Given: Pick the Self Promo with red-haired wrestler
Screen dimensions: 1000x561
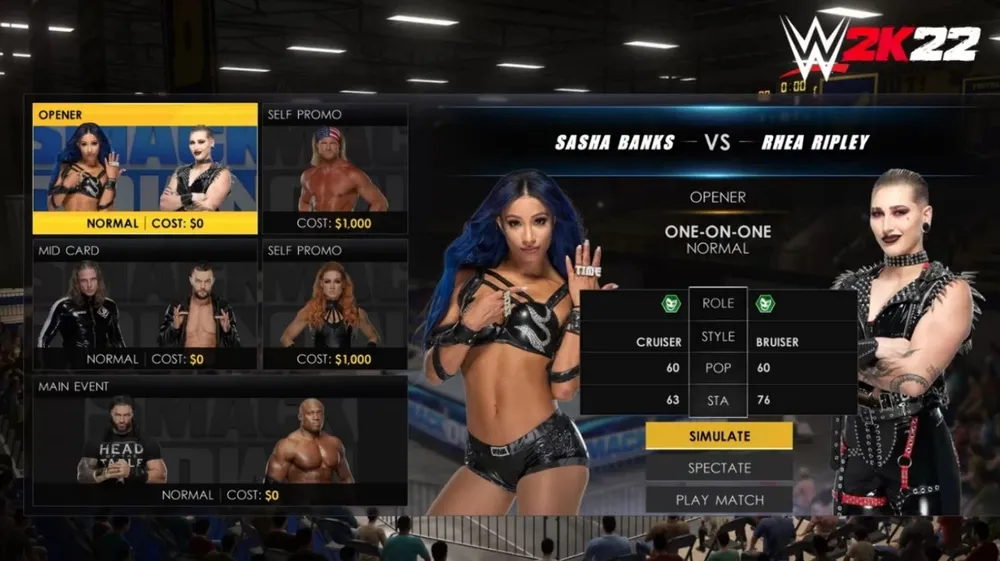Looking at the screenshot, I should [x=334, y=305].
